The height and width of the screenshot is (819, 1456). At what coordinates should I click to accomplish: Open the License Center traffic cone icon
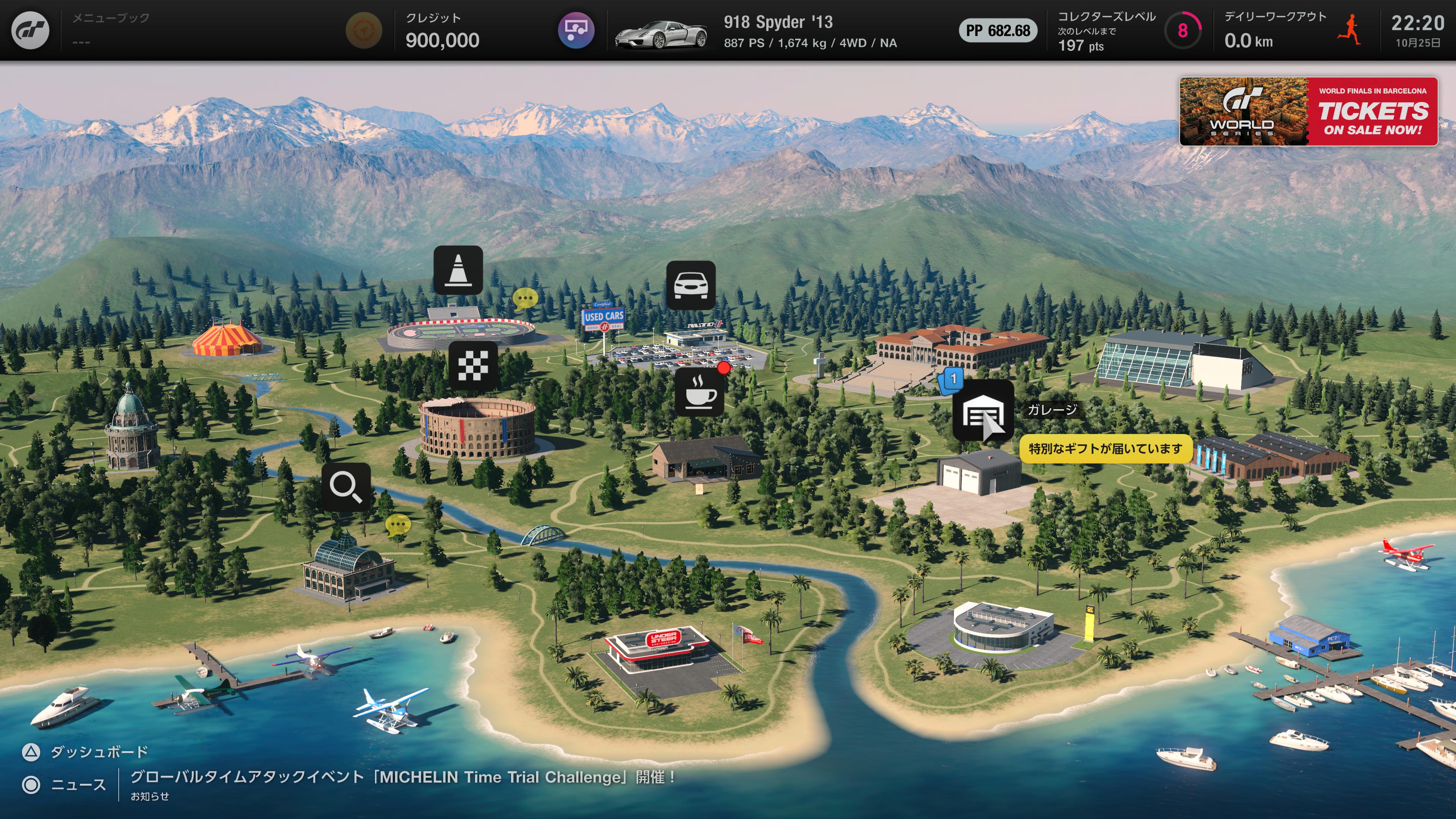(458, 270)
